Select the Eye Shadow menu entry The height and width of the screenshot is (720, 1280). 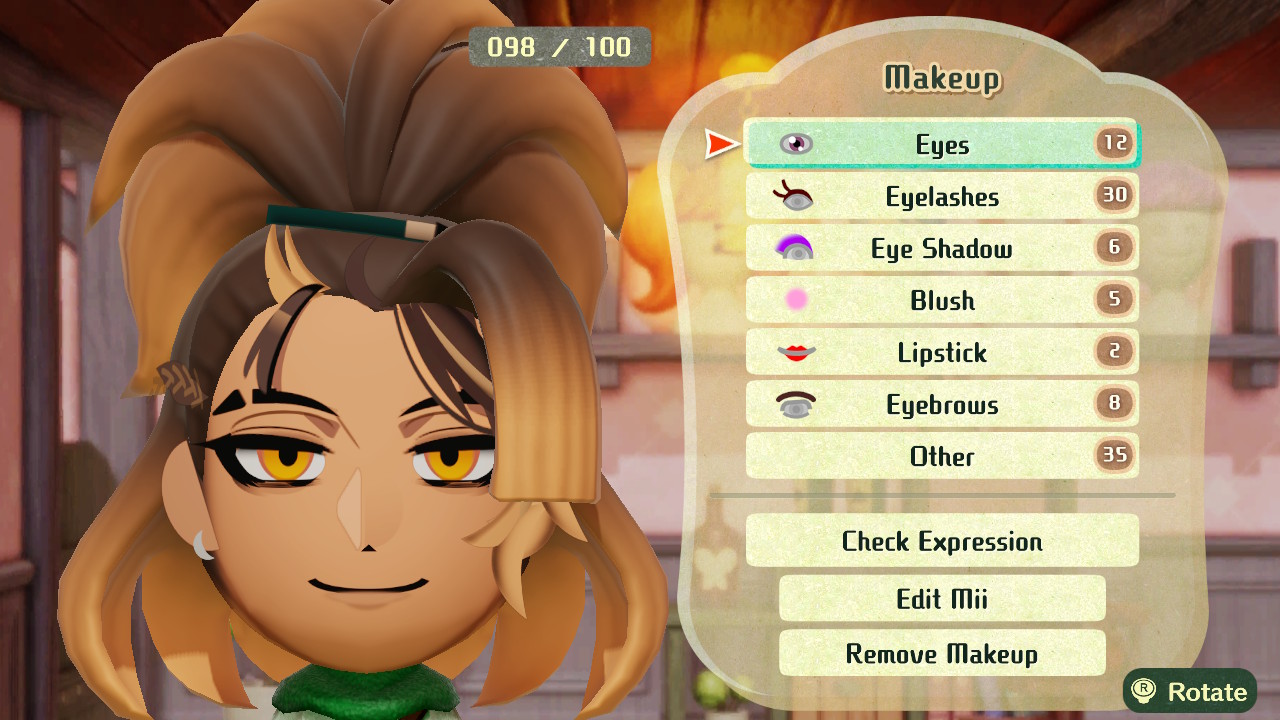tap(941, 248)
